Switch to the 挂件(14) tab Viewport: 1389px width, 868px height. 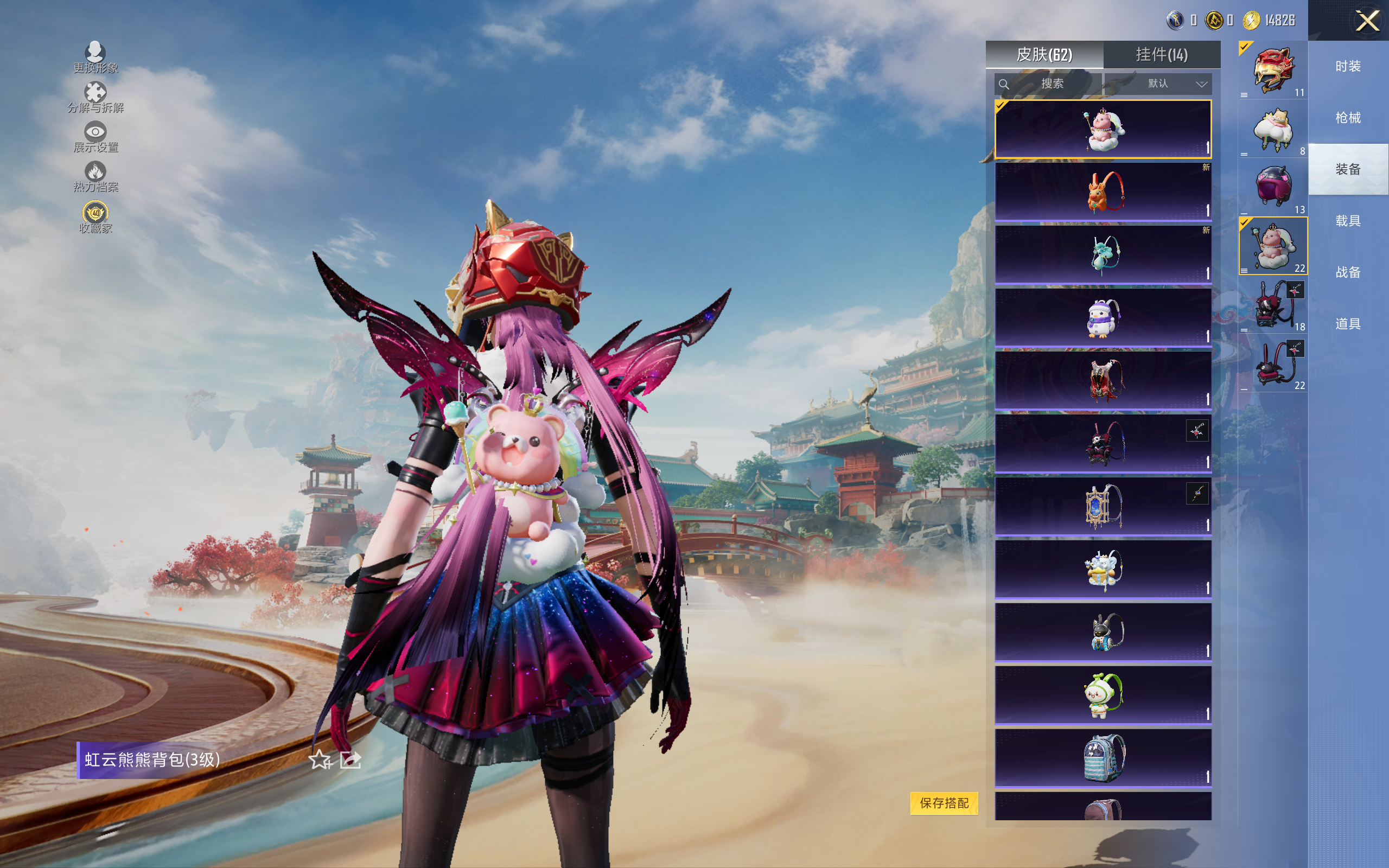pyautogui.click(x=1161, y=55)
